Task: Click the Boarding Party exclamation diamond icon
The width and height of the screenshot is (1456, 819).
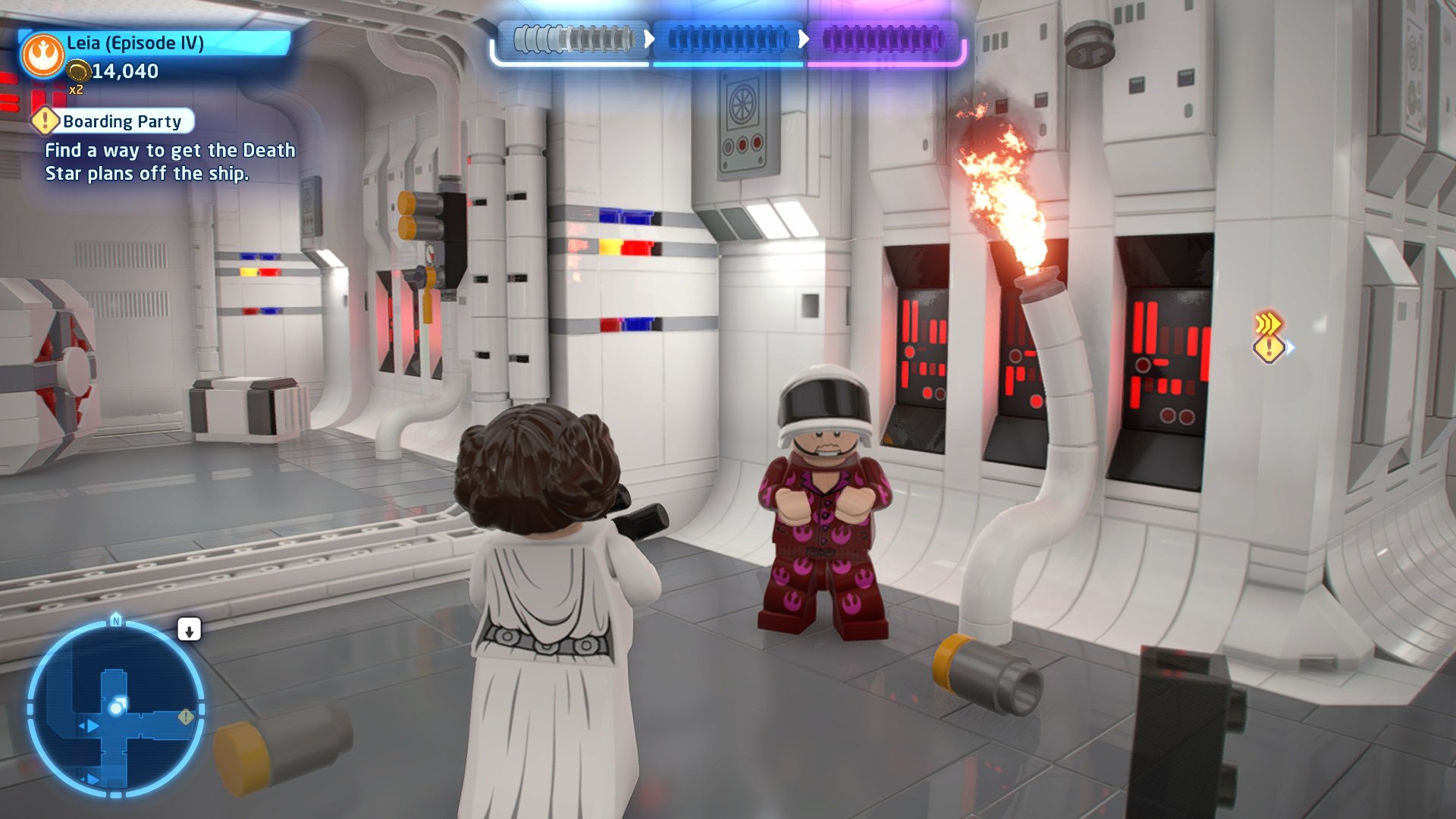Action: point(45,121)
